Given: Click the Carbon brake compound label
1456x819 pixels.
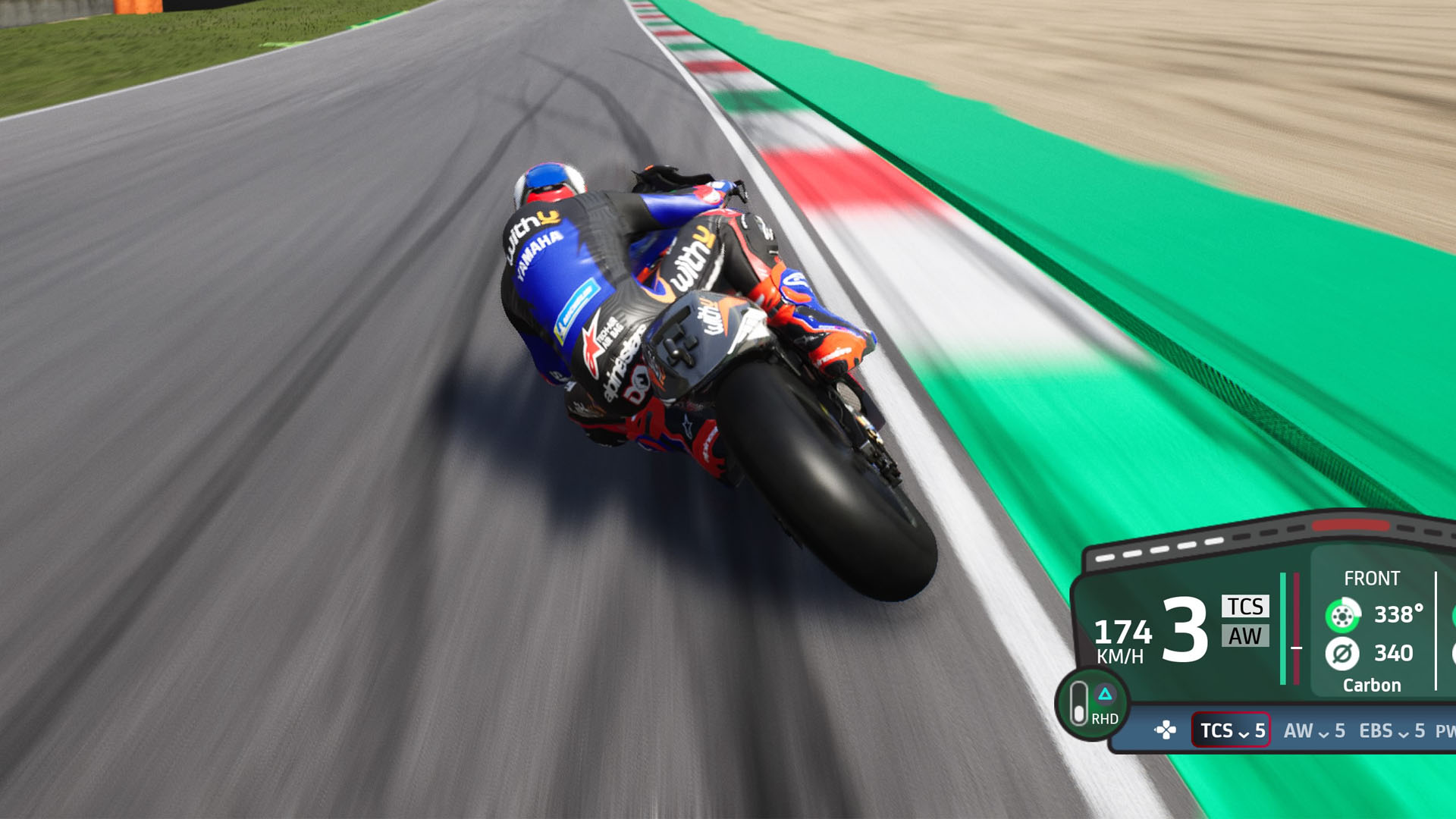Looking at the screenshot, I should point(1373,685).
